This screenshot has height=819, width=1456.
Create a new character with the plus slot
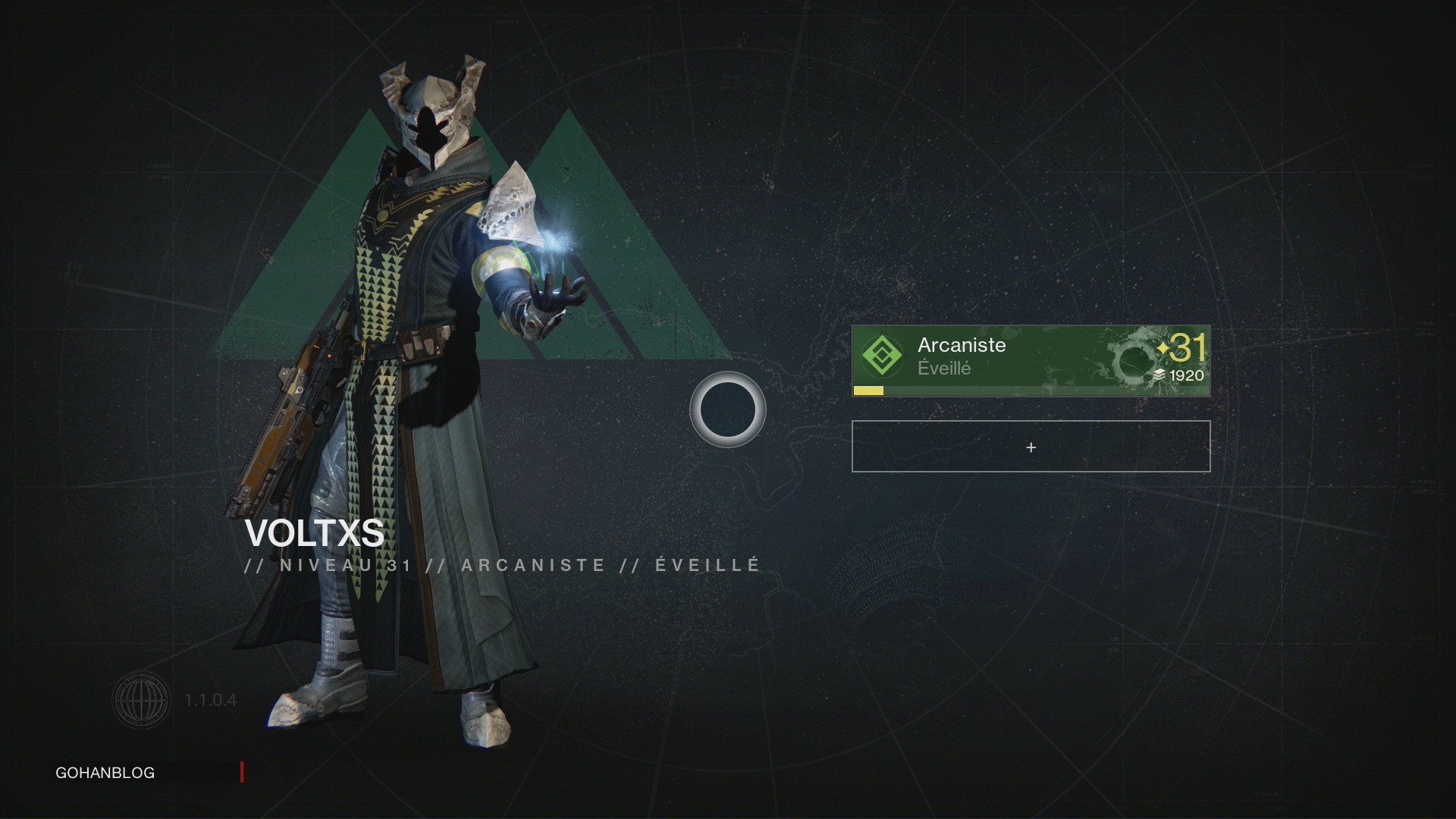pos(1030,447)
